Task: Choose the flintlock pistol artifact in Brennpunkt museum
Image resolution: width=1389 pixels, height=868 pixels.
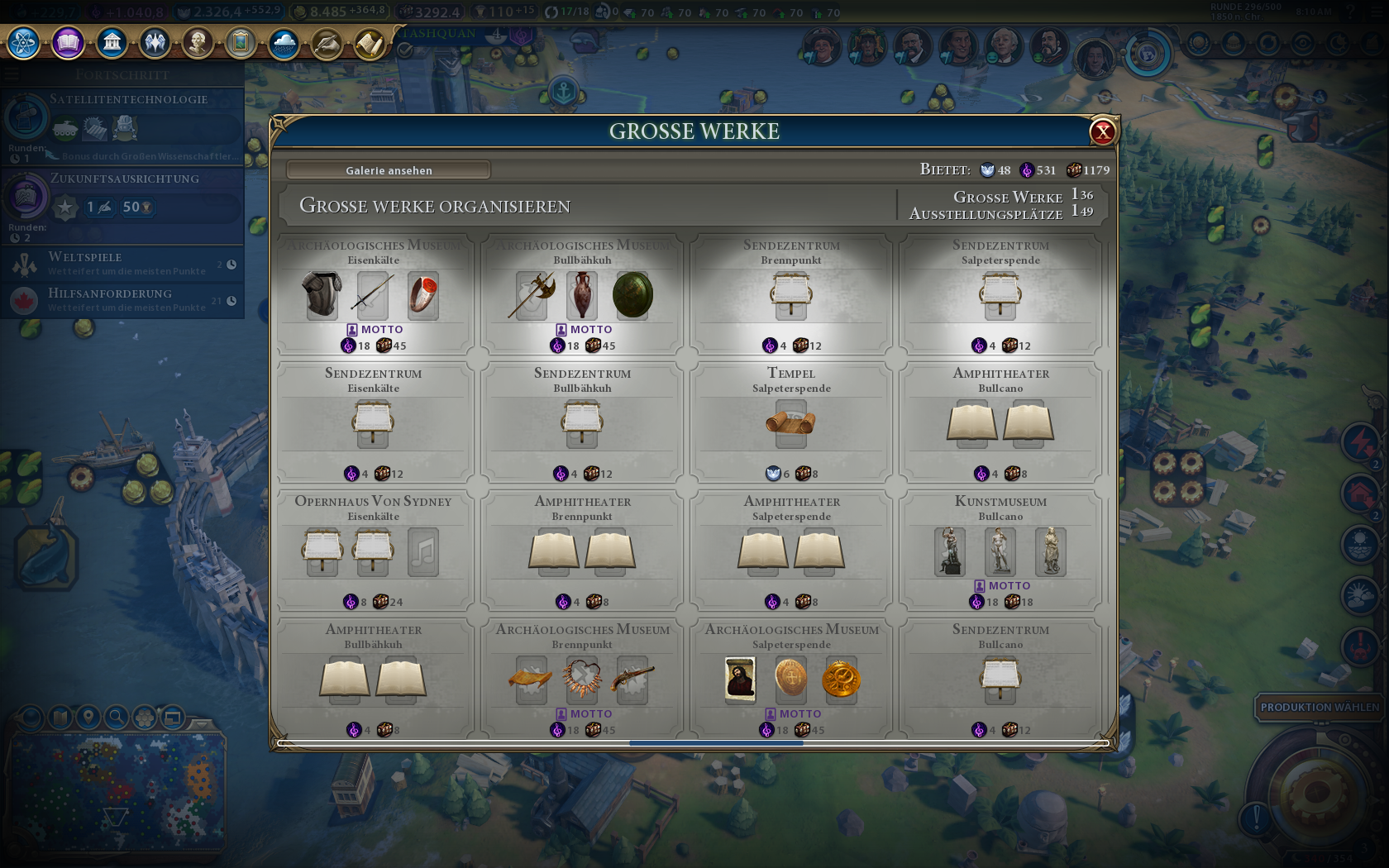Action: click(632, 680)
